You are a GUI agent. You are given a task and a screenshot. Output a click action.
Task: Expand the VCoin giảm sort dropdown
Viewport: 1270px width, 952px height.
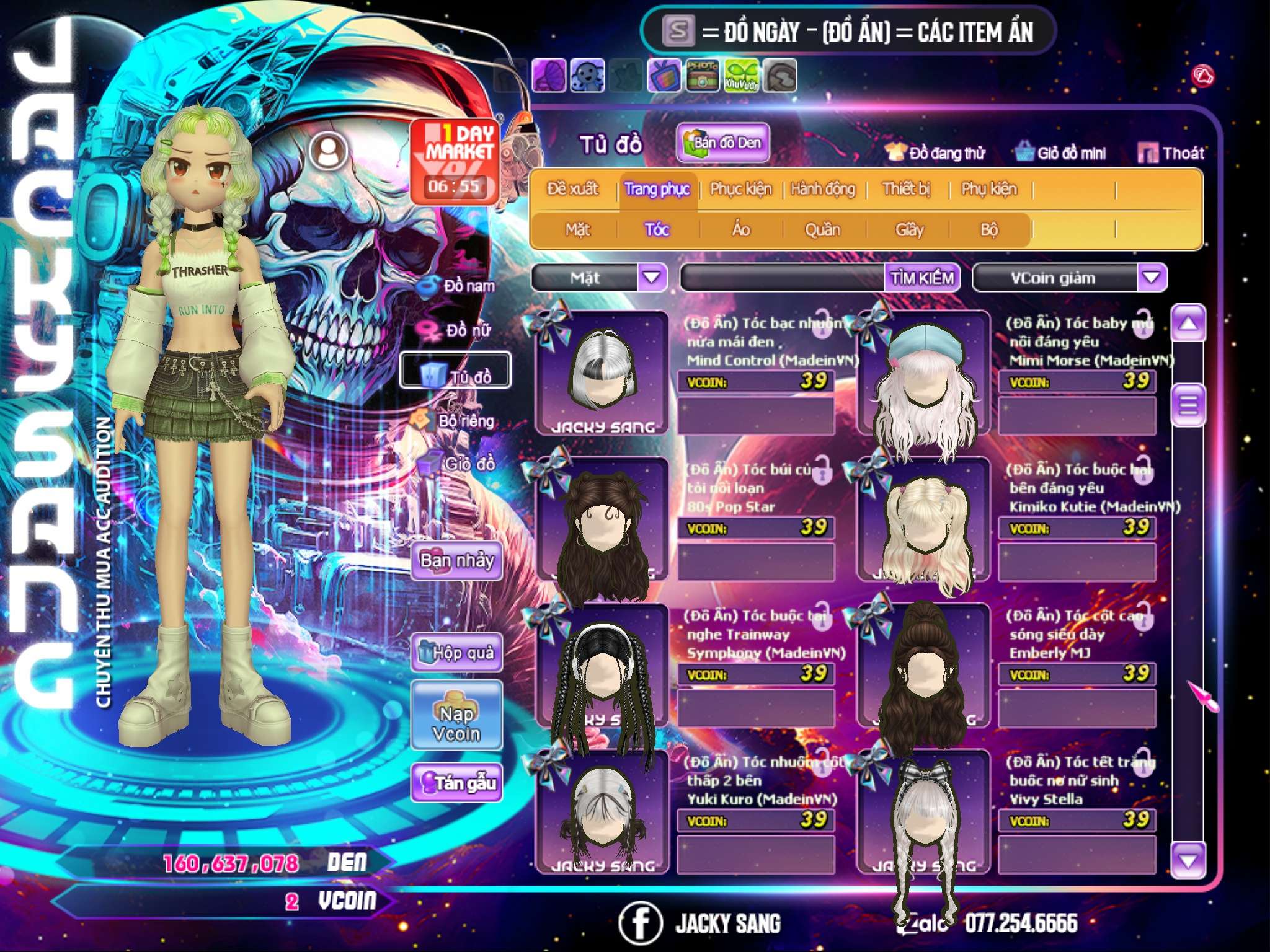tap(1151, 278)
